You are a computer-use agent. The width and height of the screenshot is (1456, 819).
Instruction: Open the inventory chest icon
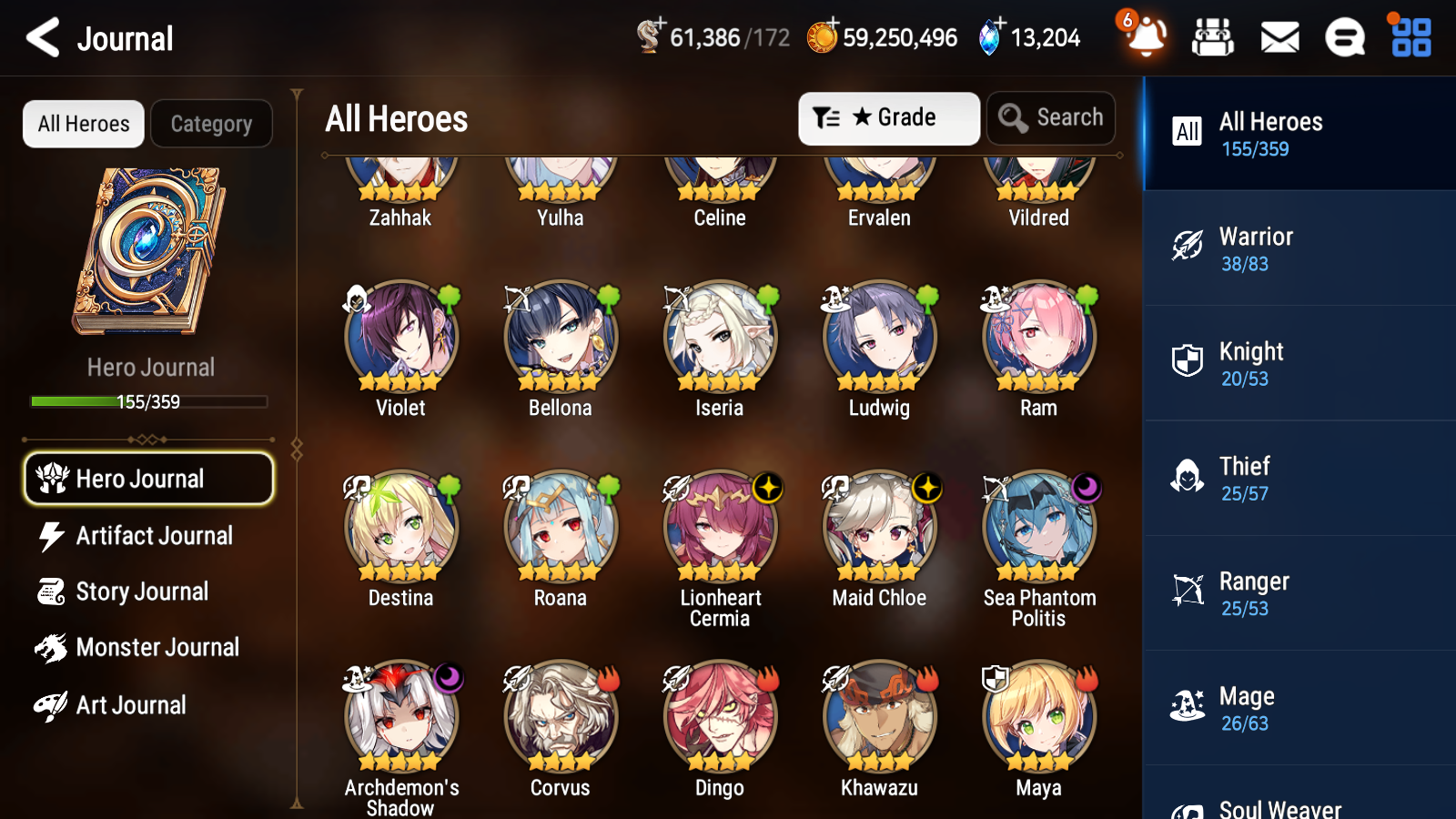1213,38
